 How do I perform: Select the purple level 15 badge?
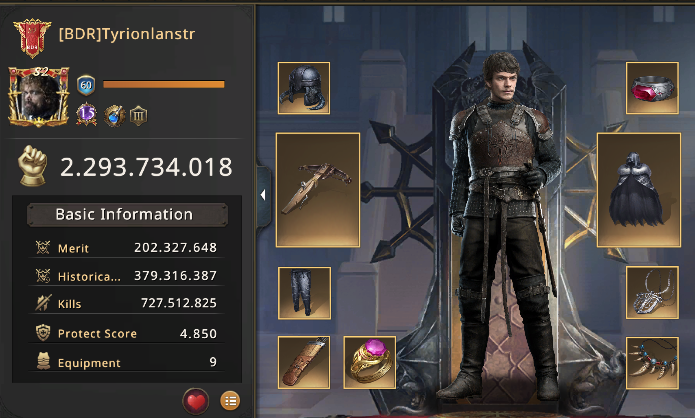pos(87,115)
